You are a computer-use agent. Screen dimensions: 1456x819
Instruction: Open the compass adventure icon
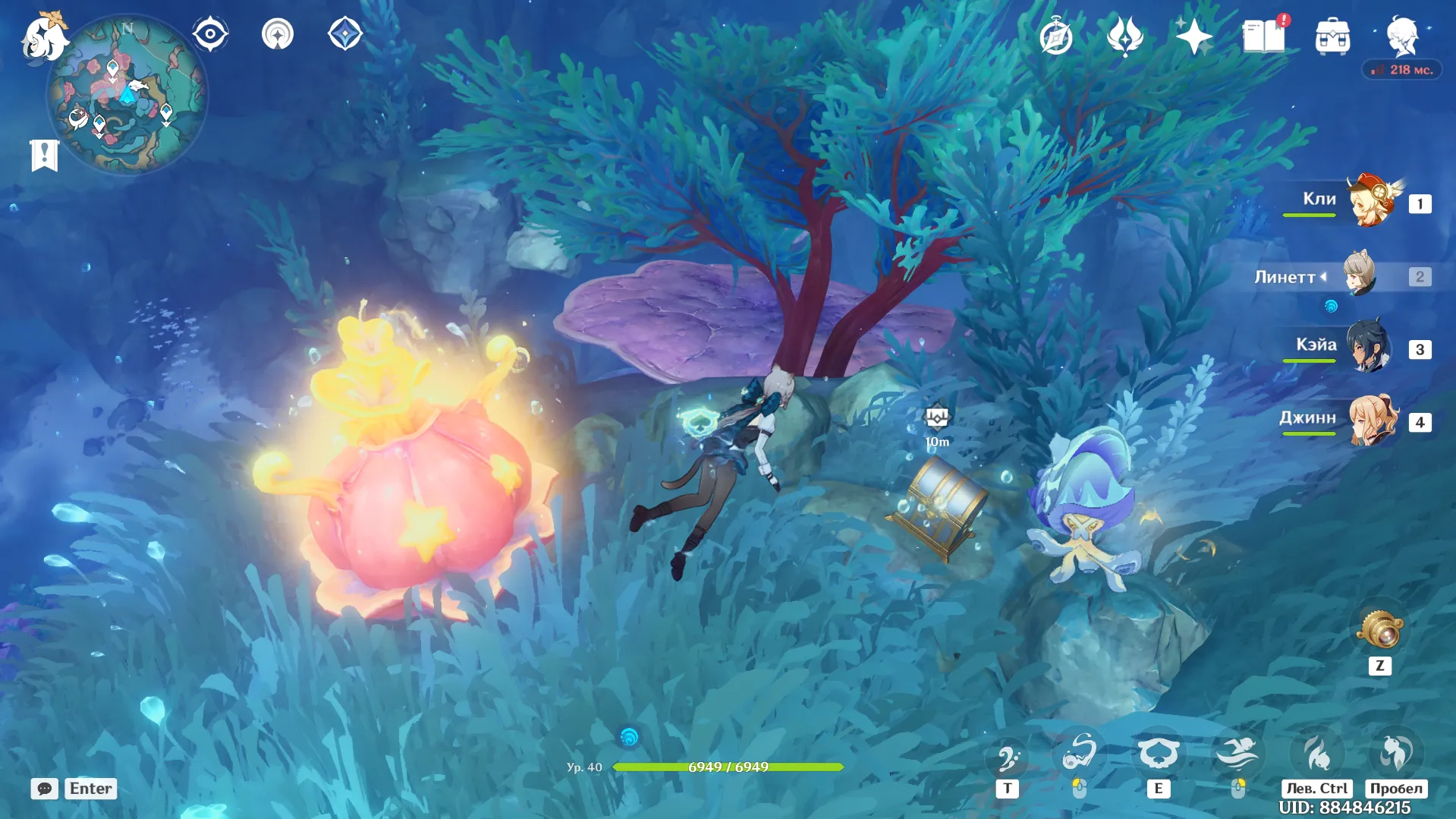coord(1056,36)
